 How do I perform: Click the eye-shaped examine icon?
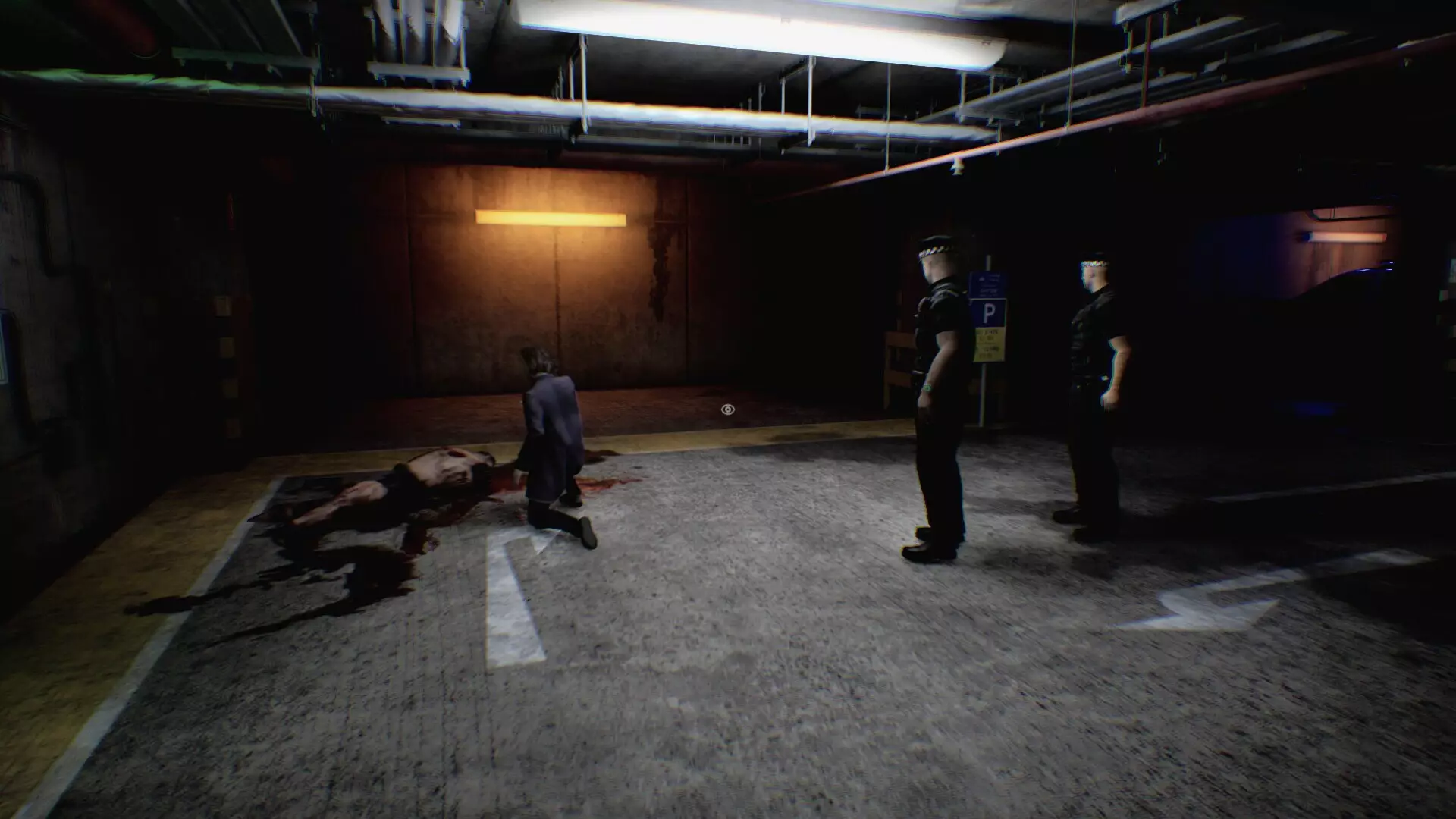pyautogui.click(x=727, y=409)
